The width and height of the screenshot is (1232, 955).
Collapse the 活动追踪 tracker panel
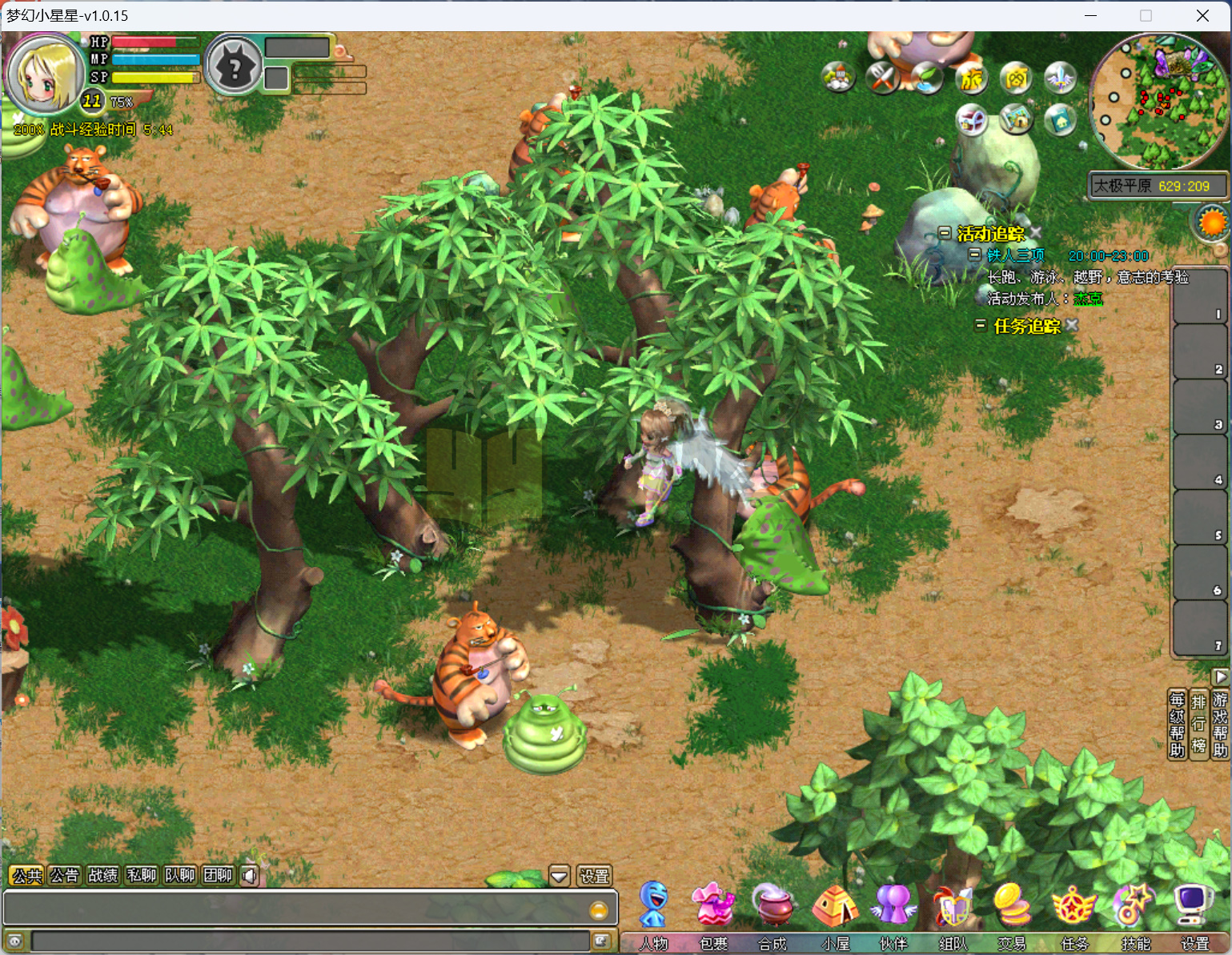[x=946, y=233]
